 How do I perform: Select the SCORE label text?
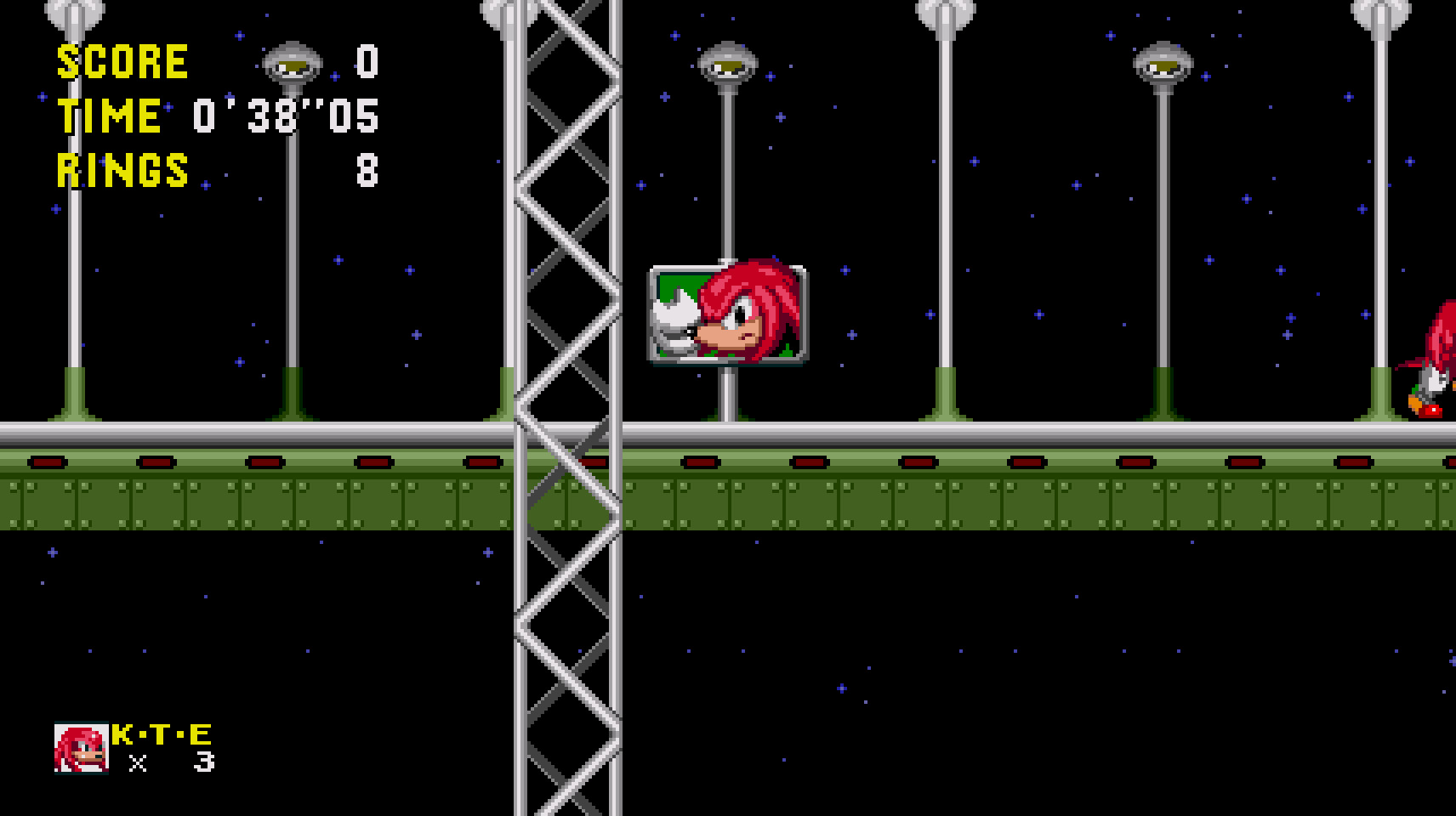[122, 59]
